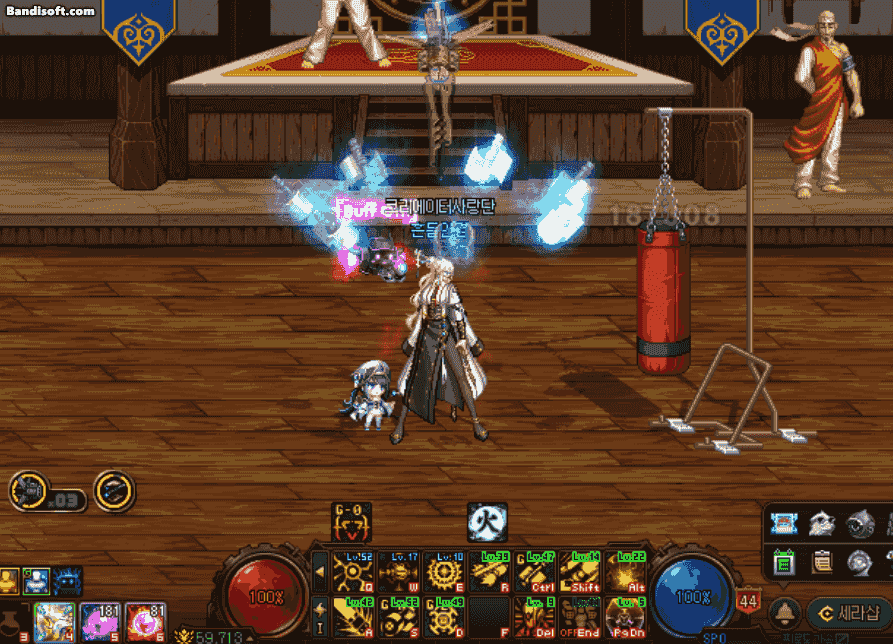The height and width of the screenshot is (644, 893).
Task: Use the skill bound to A
Action: (351, 616)
